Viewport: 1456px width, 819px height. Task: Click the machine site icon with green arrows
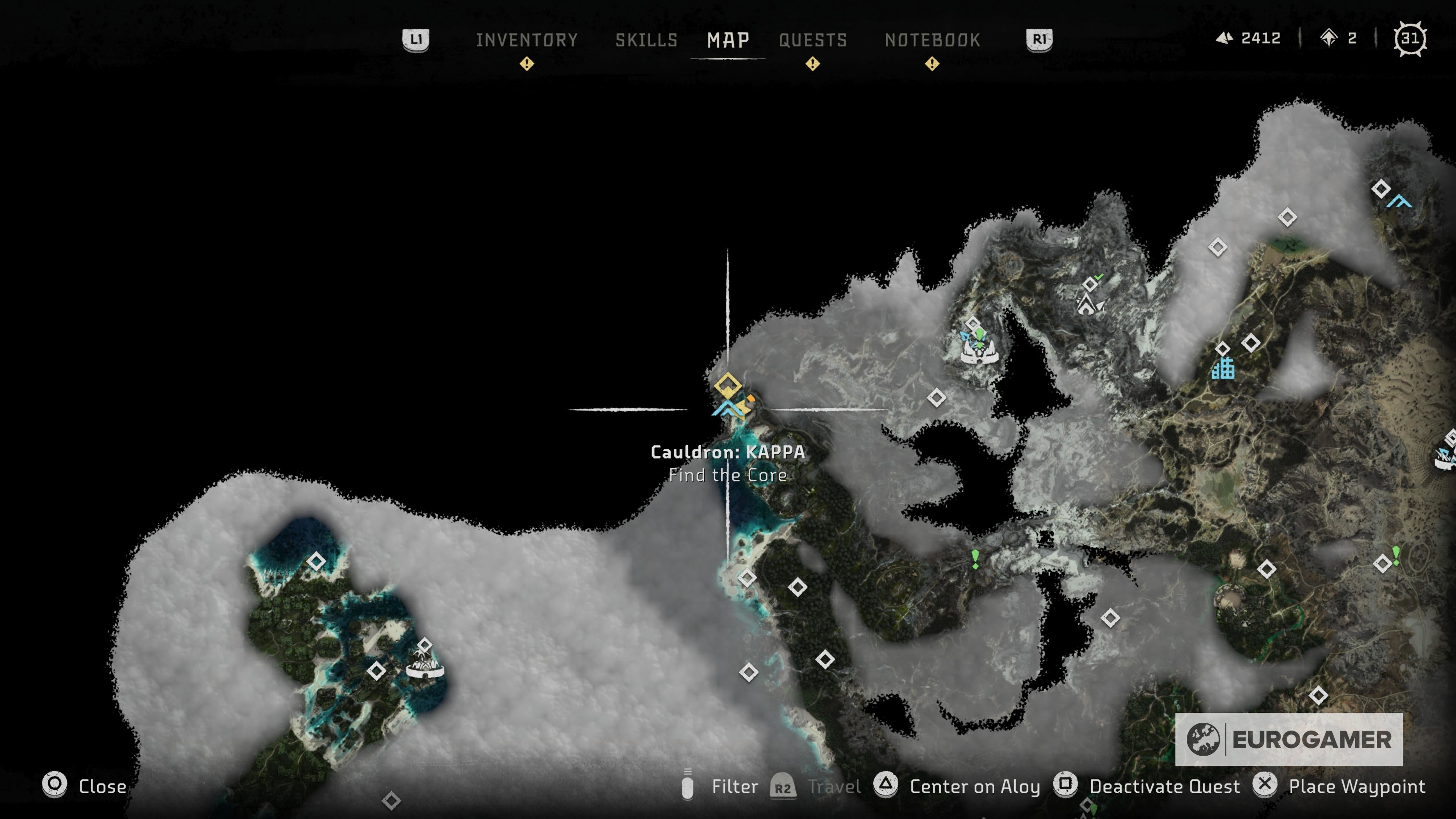point(980,339)
